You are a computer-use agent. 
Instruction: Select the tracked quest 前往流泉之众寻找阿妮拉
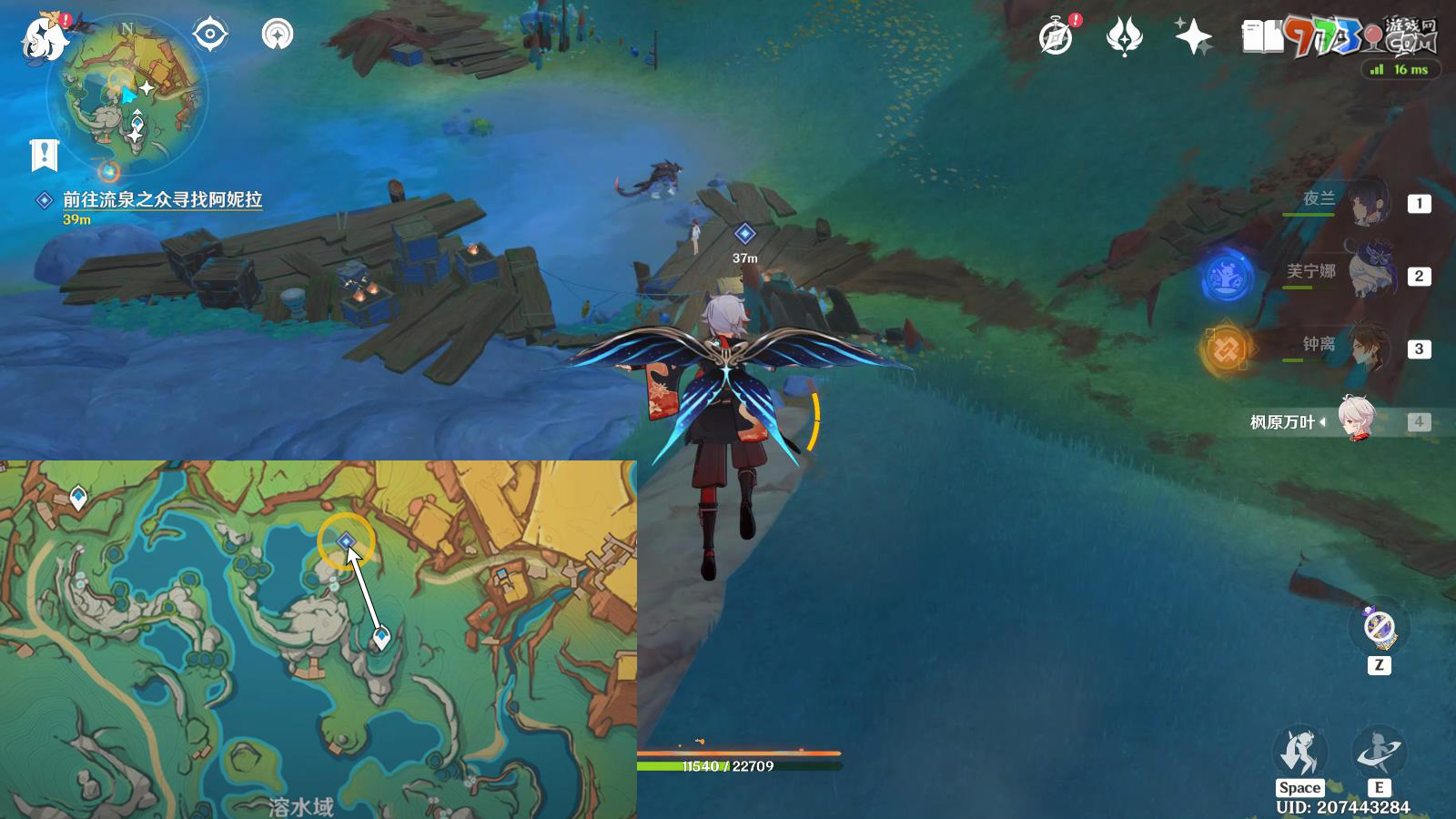(162, 199)
